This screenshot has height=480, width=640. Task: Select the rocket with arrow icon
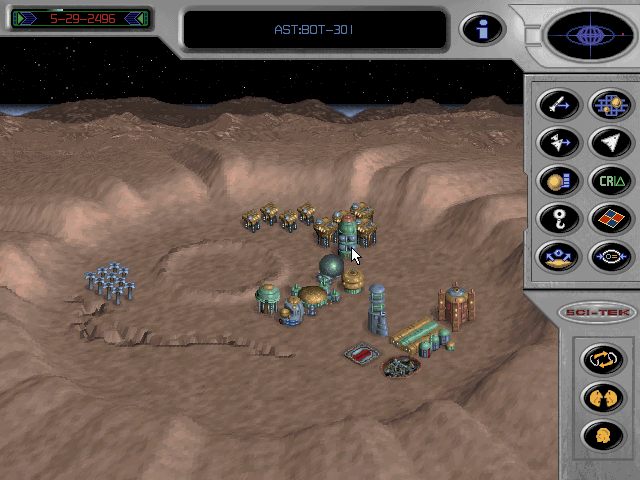click(x=557, y=104)
